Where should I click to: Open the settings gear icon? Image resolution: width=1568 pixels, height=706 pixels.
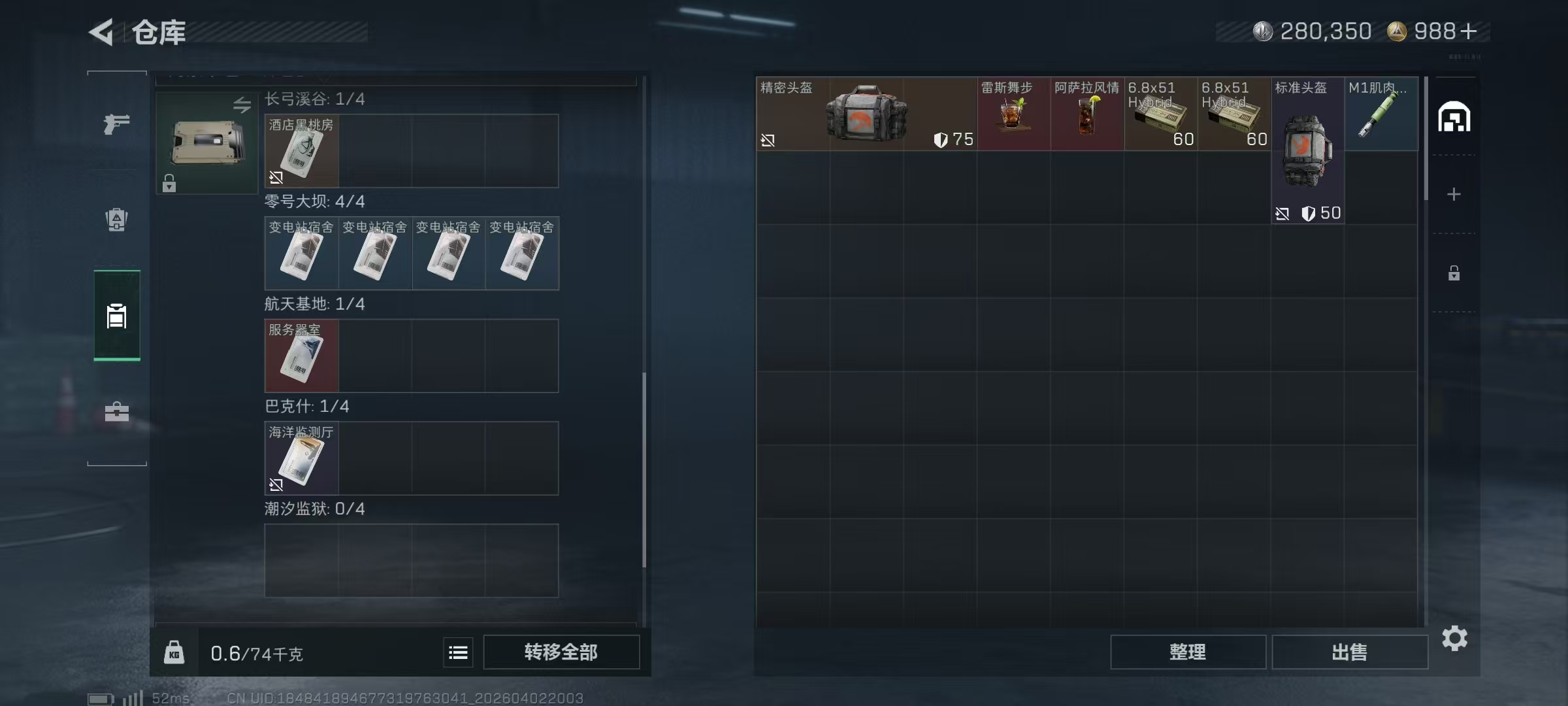pyautogui.click(x=1456, y=639)
